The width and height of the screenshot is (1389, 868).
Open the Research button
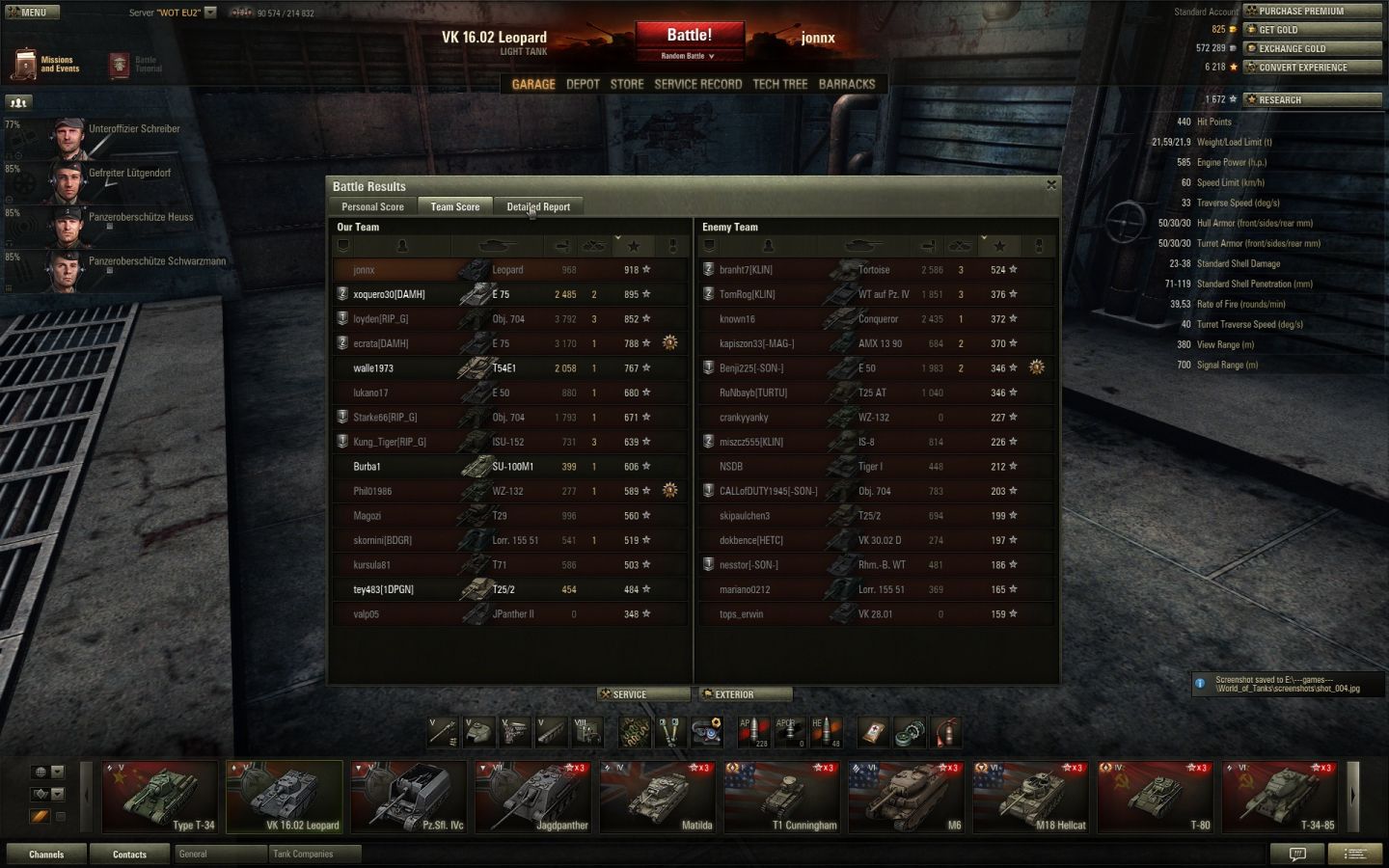pos(1312,99)
